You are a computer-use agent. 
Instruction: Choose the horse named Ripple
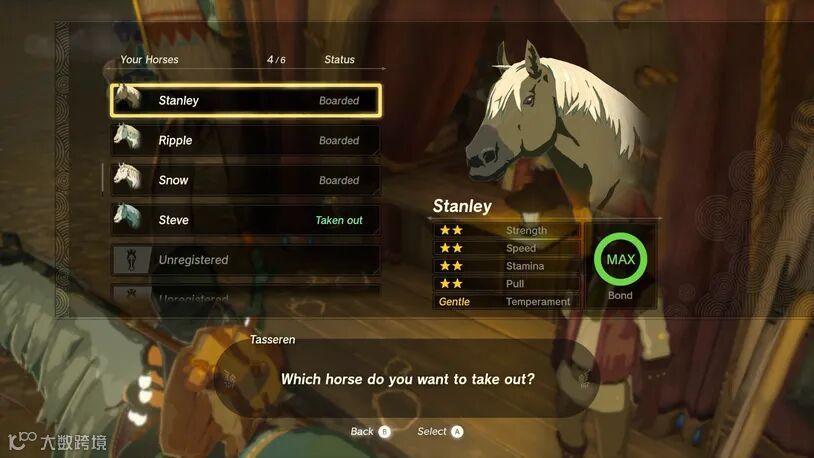pos(245,140)
